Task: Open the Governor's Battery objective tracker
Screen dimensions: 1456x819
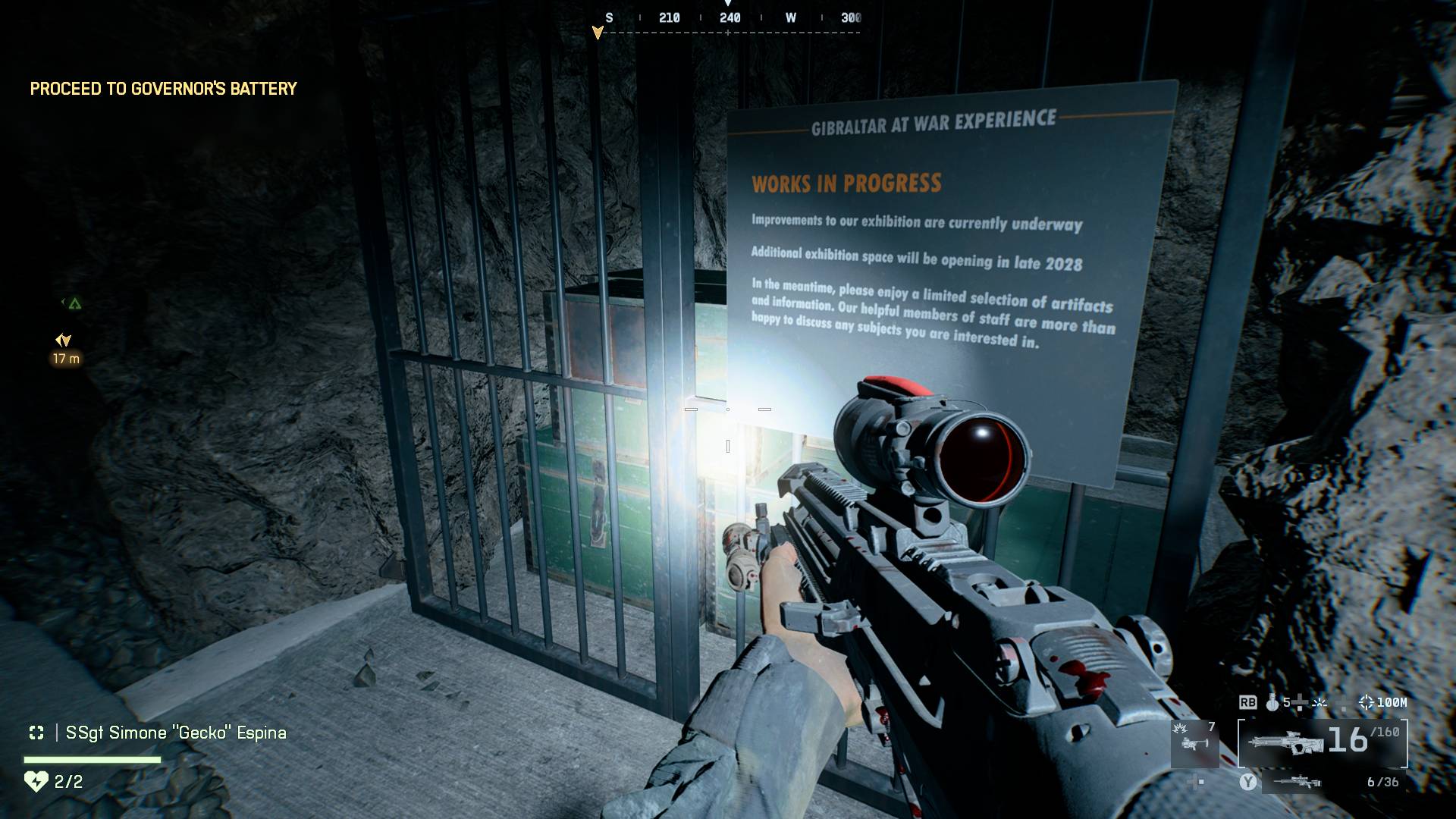Action: [163, 89]
